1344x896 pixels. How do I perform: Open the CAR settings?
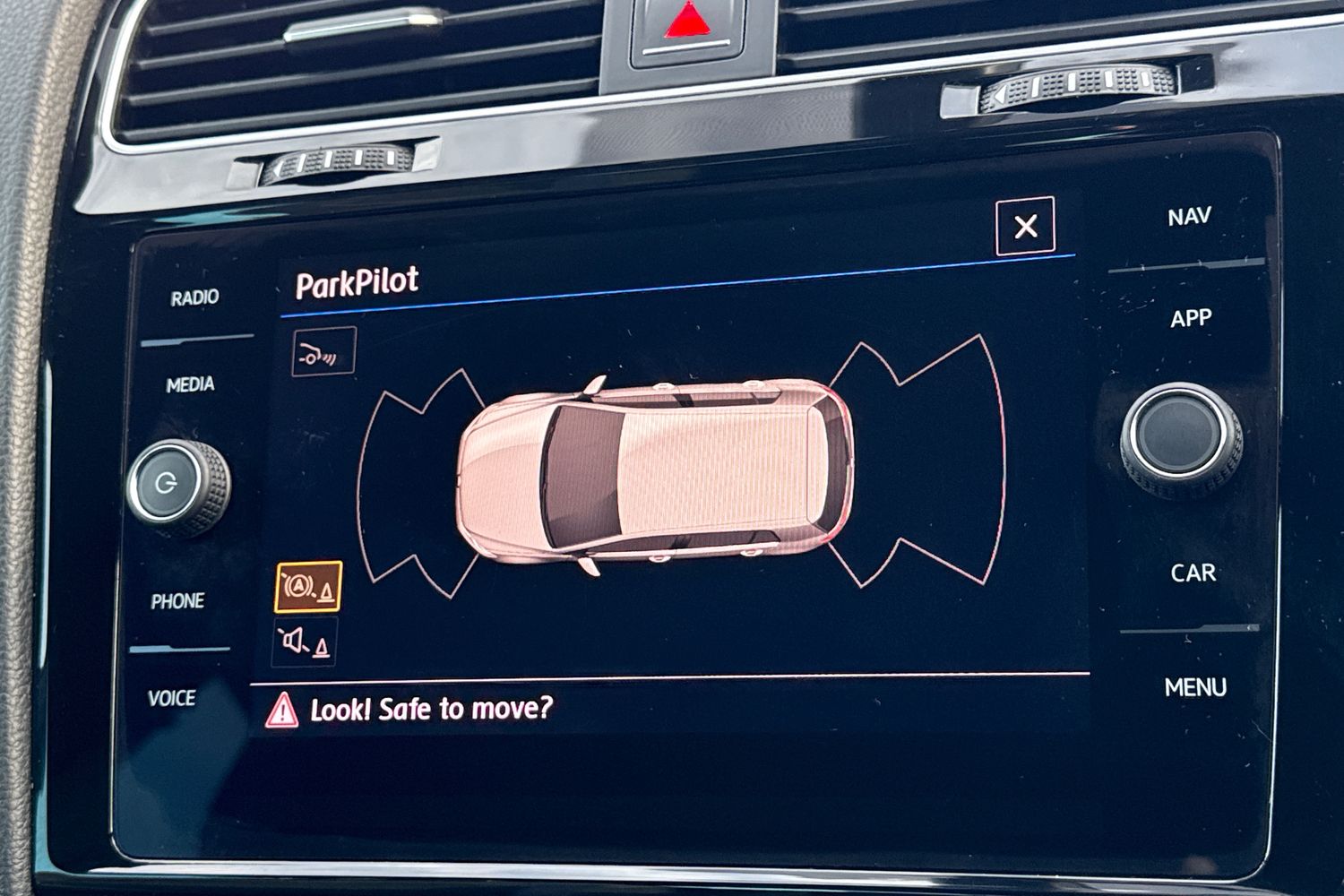click(1193, 573)
